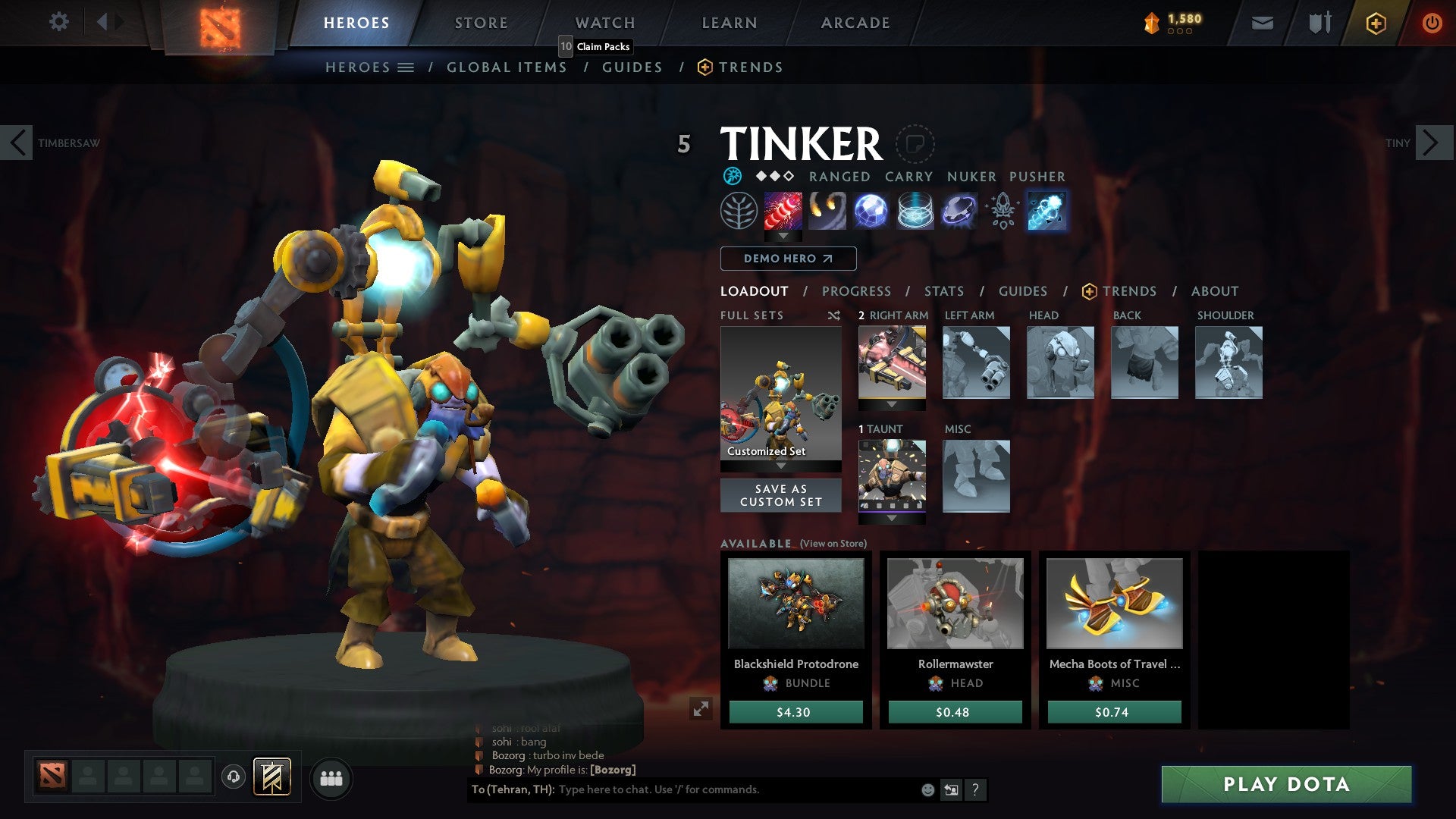Viewport: 1456px width, 819px height.
Task: Click the power exit icon
Action: click(1433, 22)
